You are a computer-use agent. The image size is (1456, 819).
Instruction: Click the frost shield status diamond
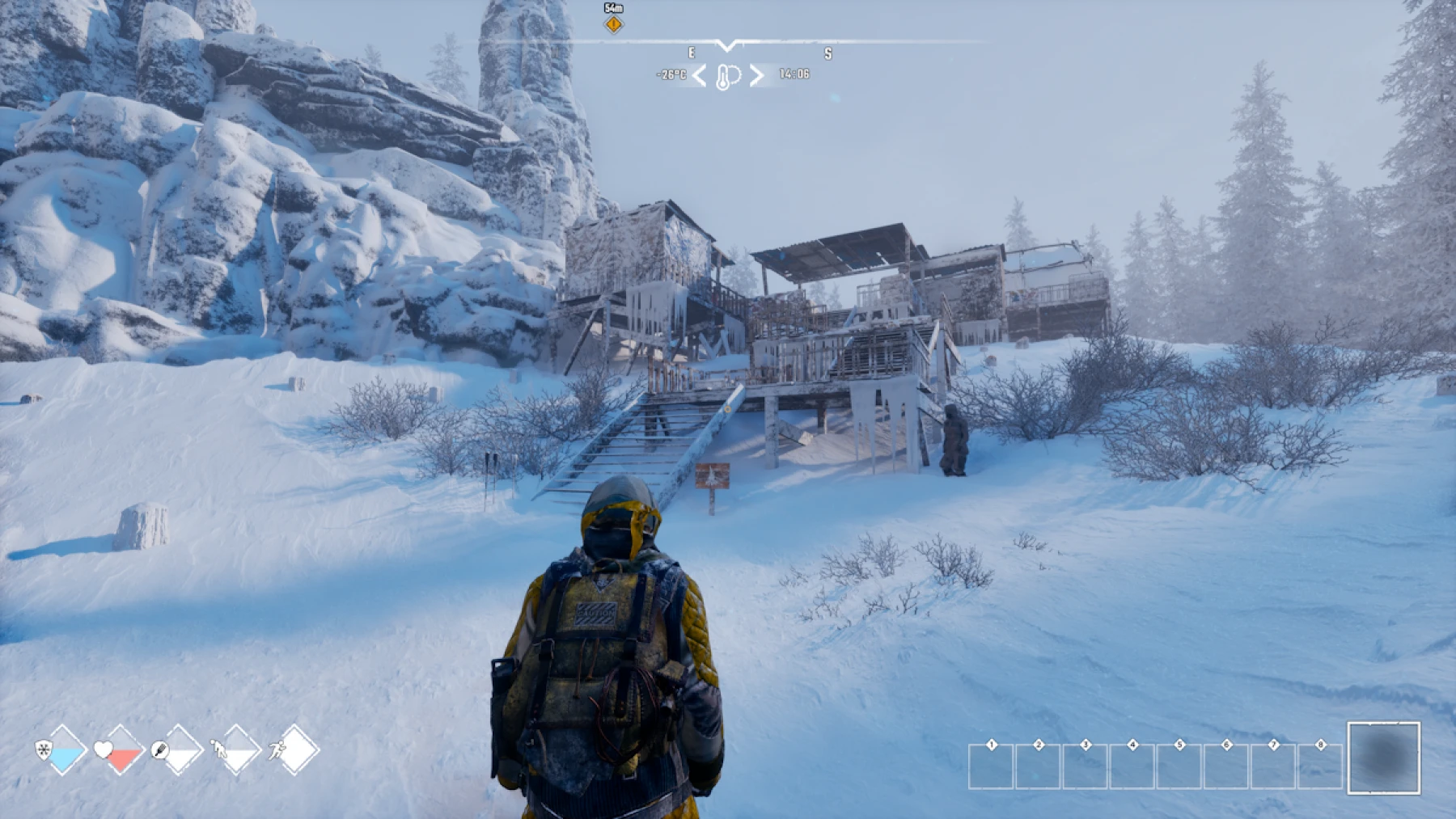tap(62, 749)
